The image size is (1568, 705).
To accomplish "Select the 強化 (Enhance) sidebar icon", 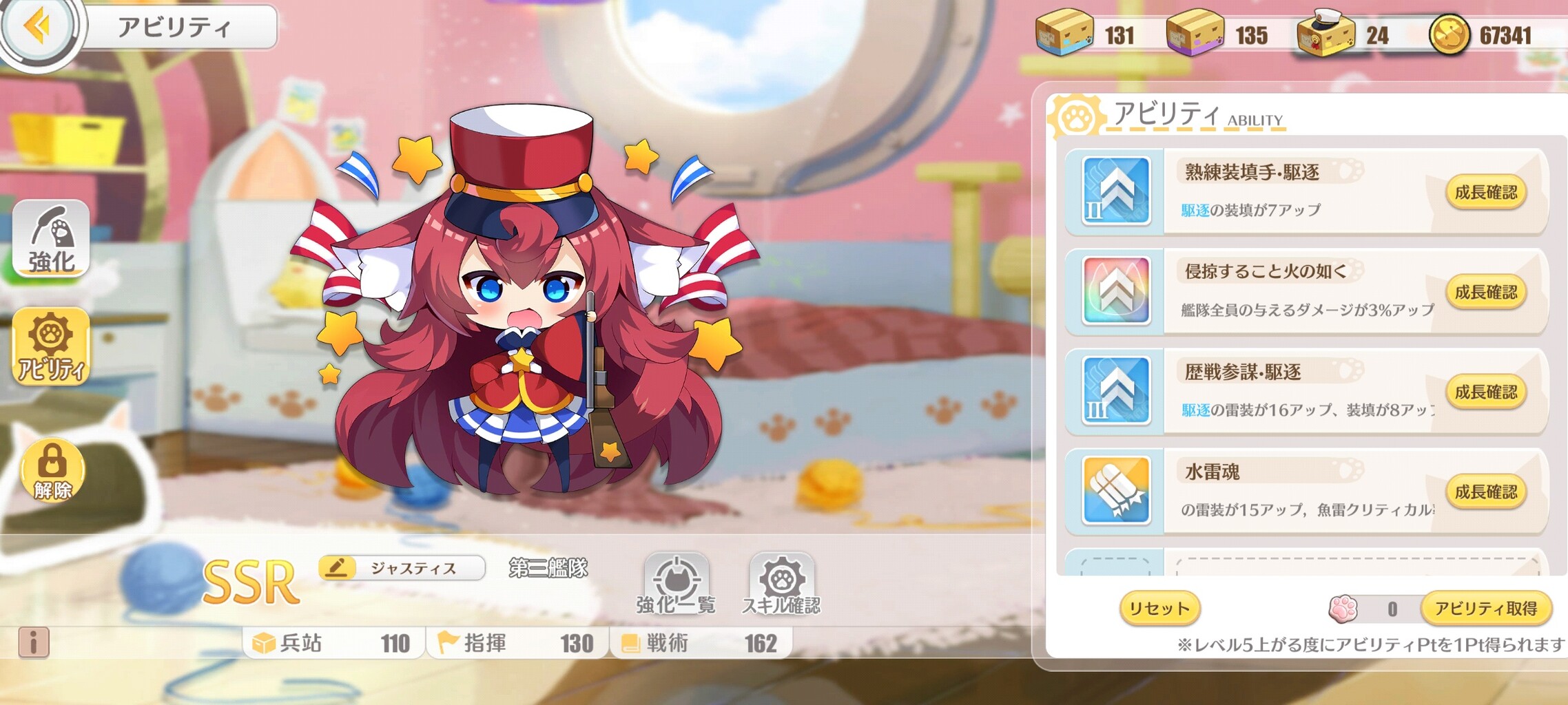I will 52,239.
